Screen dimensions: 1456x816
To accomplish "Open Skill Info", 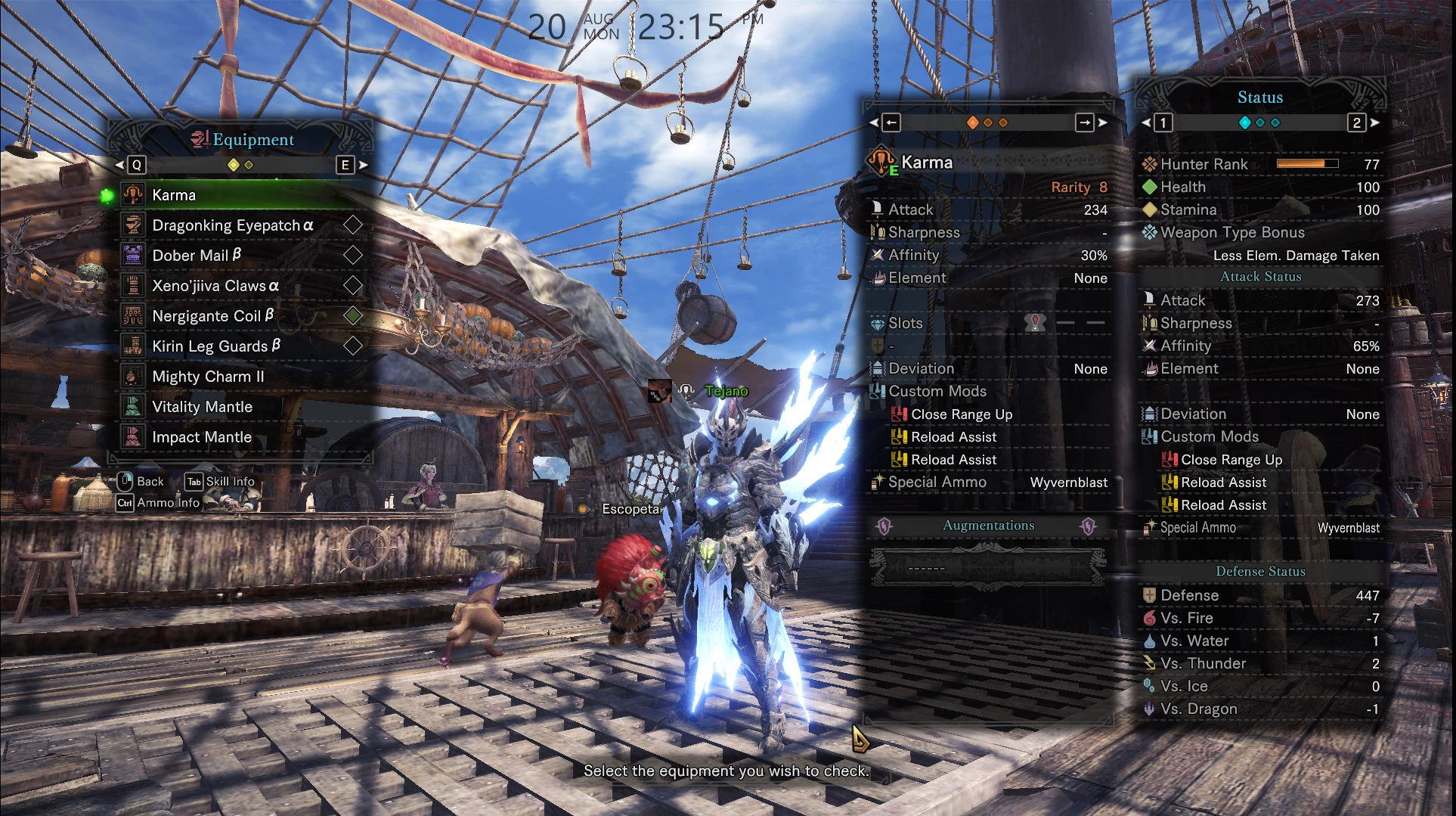I will point(221,482).
